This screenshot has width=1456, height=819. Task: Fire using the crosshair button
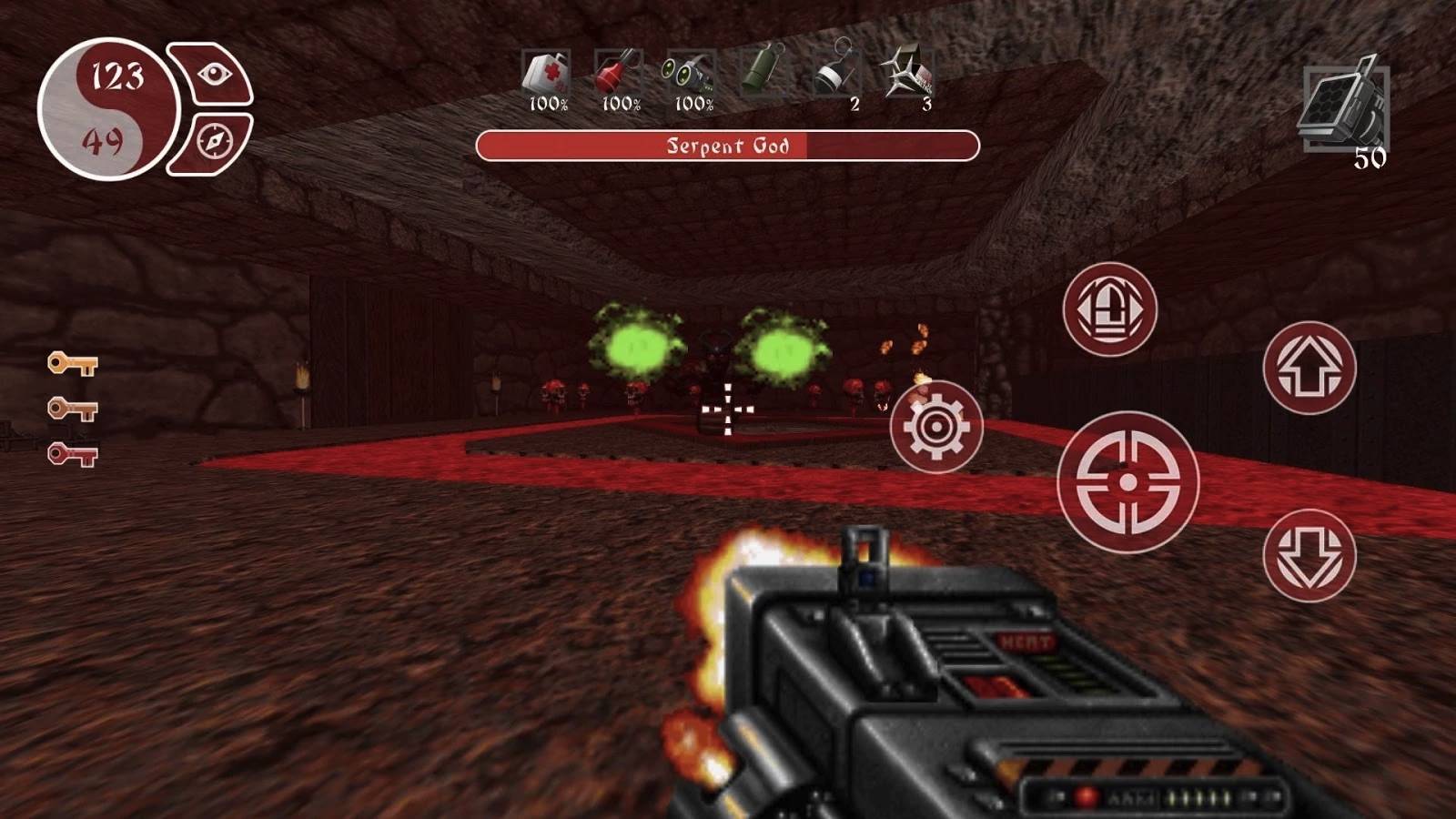pos(1127,481)
